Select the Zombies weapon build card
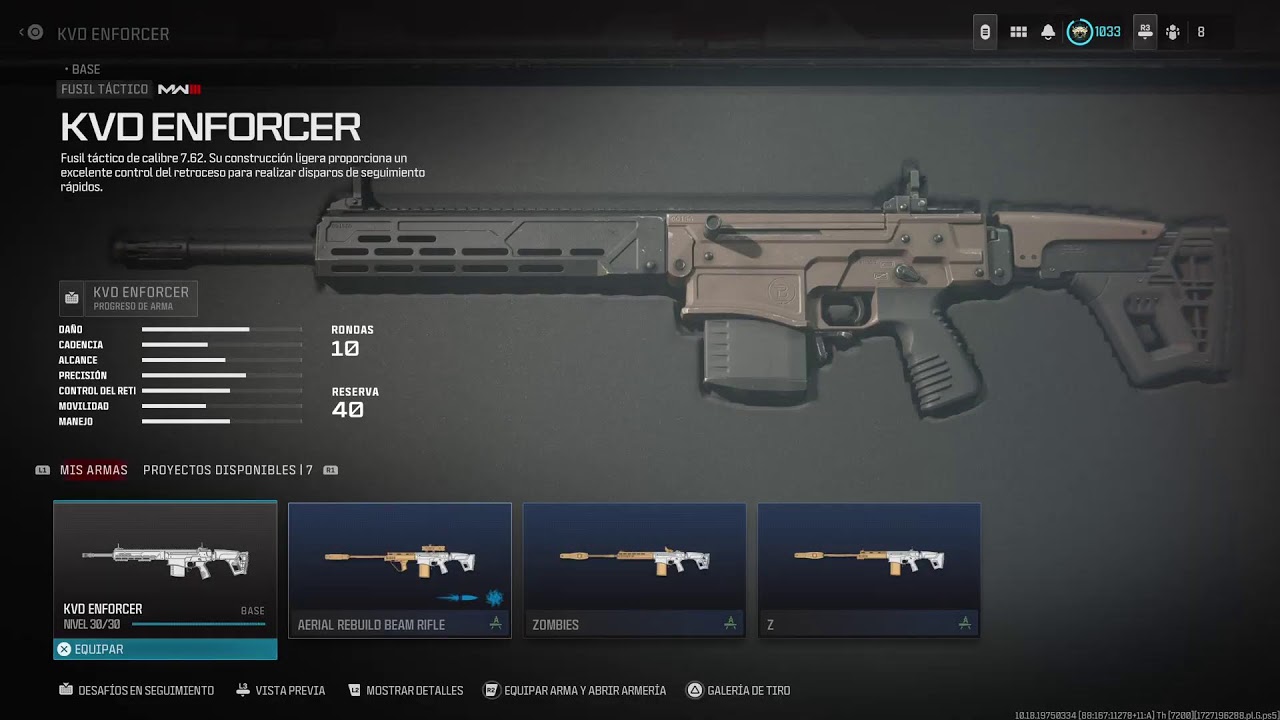The width and height of the screenshot is (1280, 720). point(635,570)
